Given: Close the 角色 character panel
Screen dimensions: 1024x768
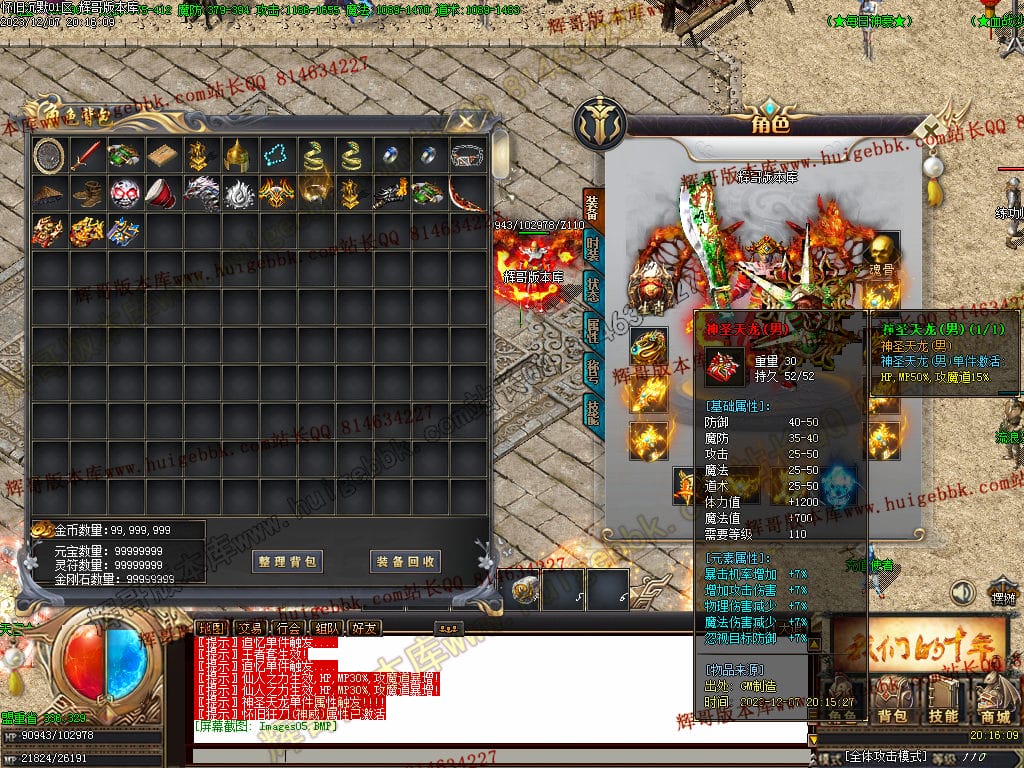Looking at the screenshot, I should pyautogui.click(x=932, y=131).
